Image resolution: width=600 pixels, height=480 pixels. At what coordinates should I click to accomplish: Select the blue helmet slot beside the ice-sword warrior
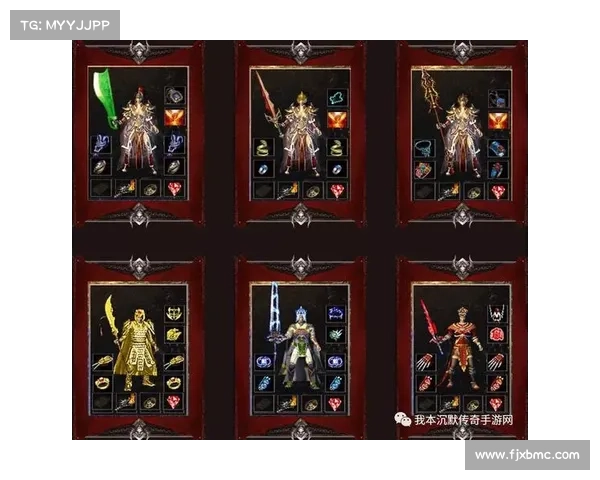tap(337, 313)
